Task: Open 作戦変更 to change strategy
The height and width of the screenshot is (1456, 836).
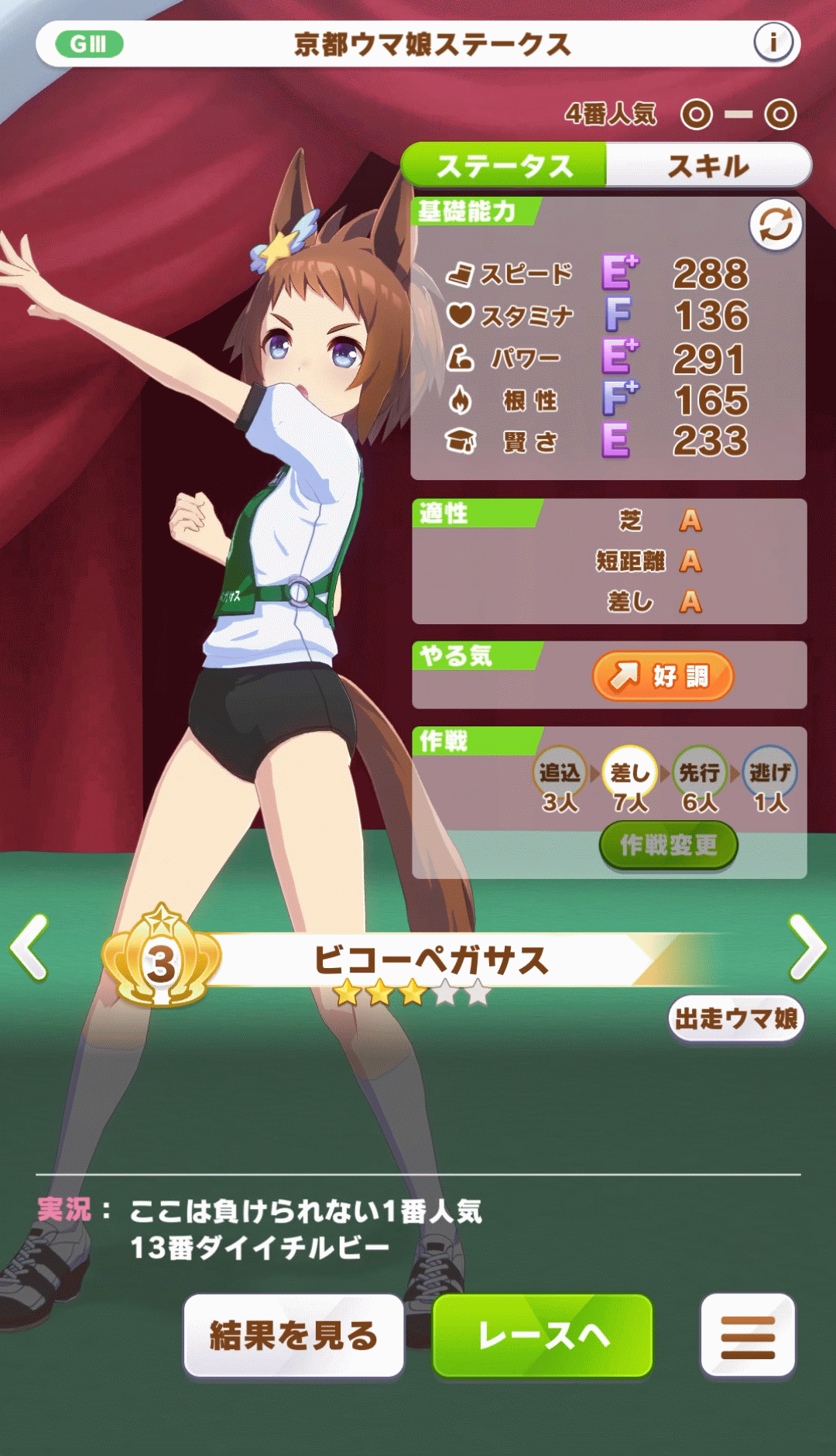Action: click(x=668, y=845)
